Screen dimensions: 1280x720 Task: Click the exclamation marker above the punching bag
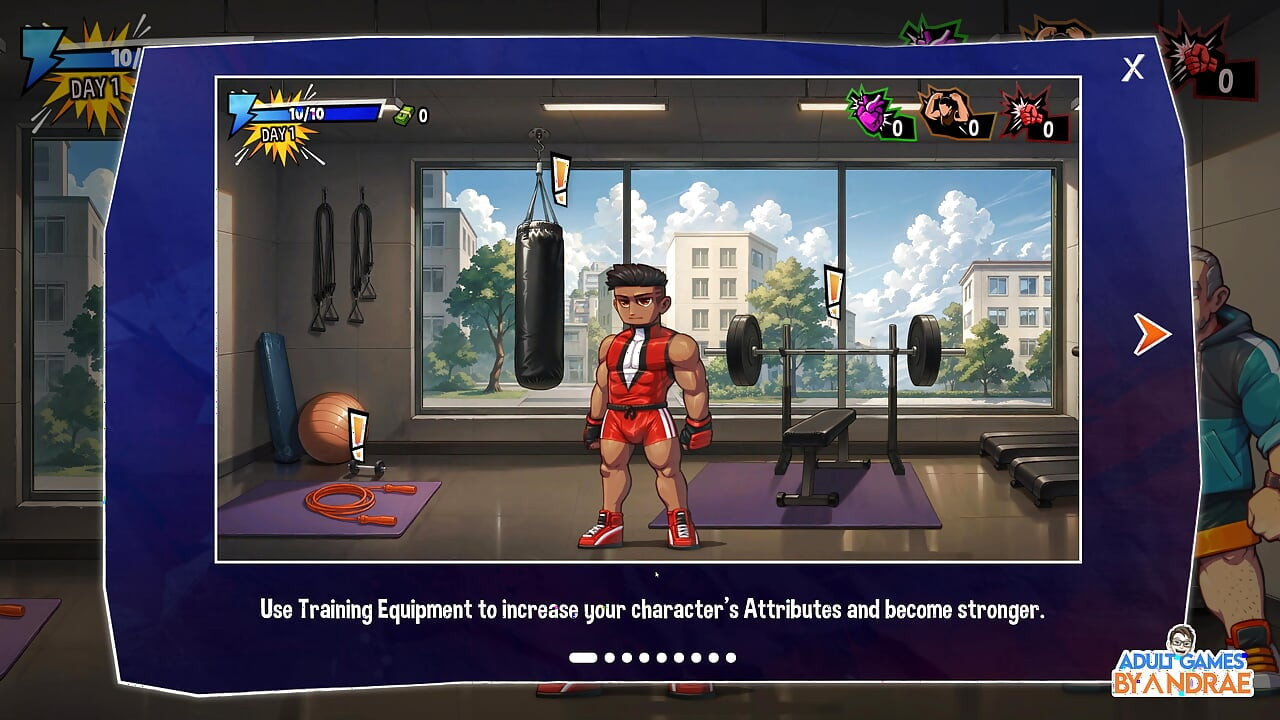[x=558, y=180]
